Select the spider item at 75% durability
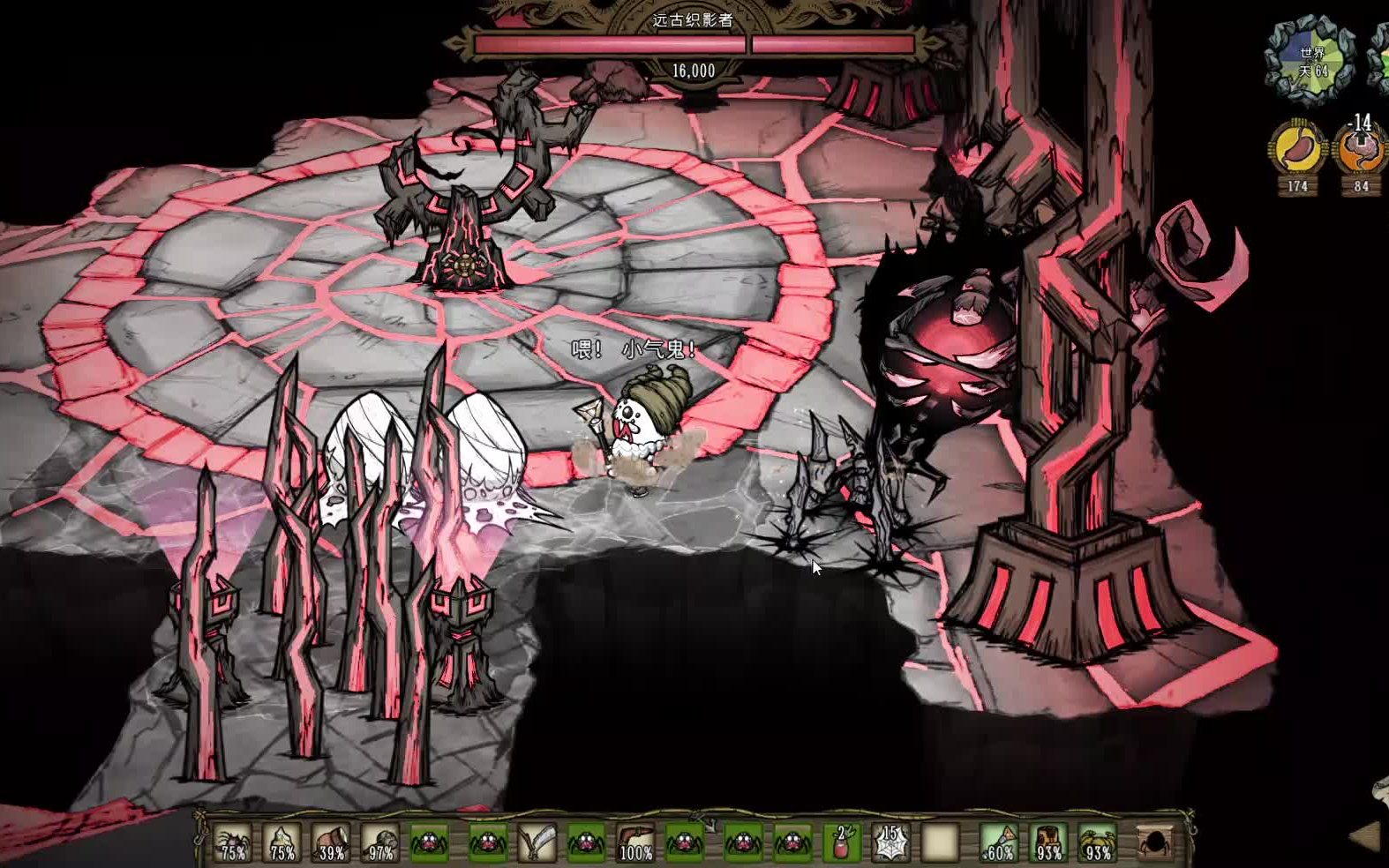 point(233,843)
